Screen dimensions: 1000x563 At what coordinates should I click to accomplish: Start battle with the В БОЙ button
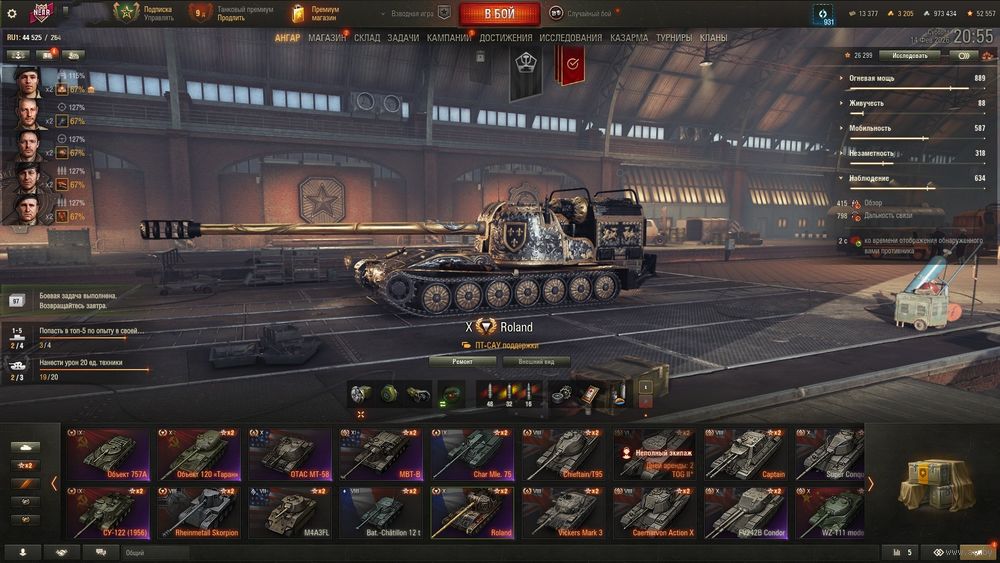click(499, 14)
